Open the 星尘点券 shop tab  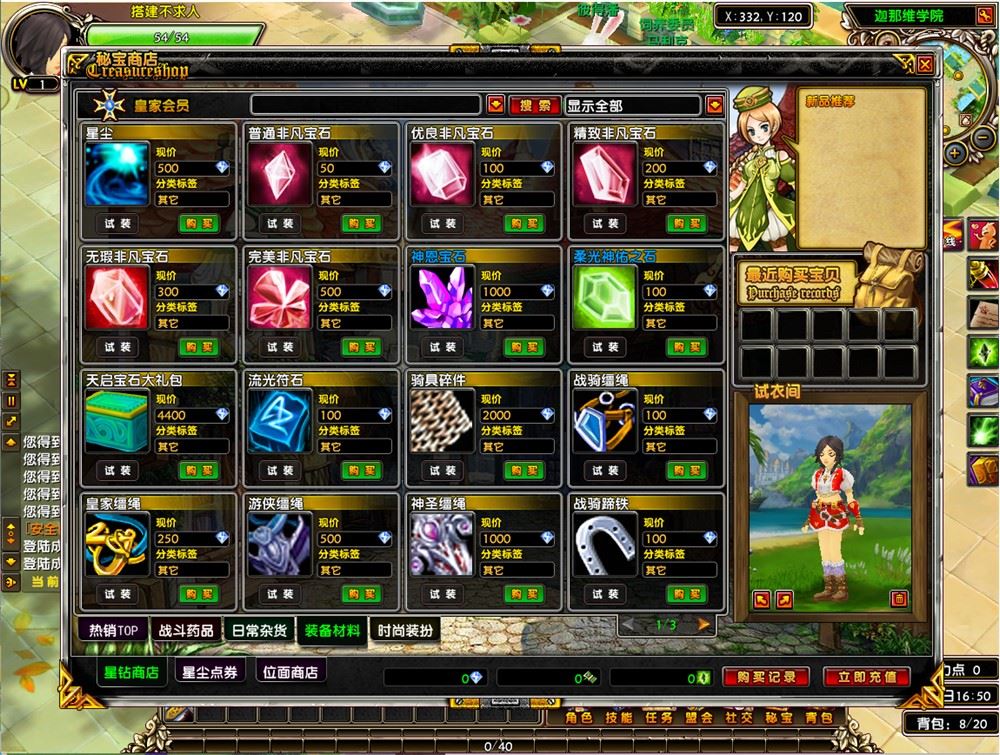point(210,672)
